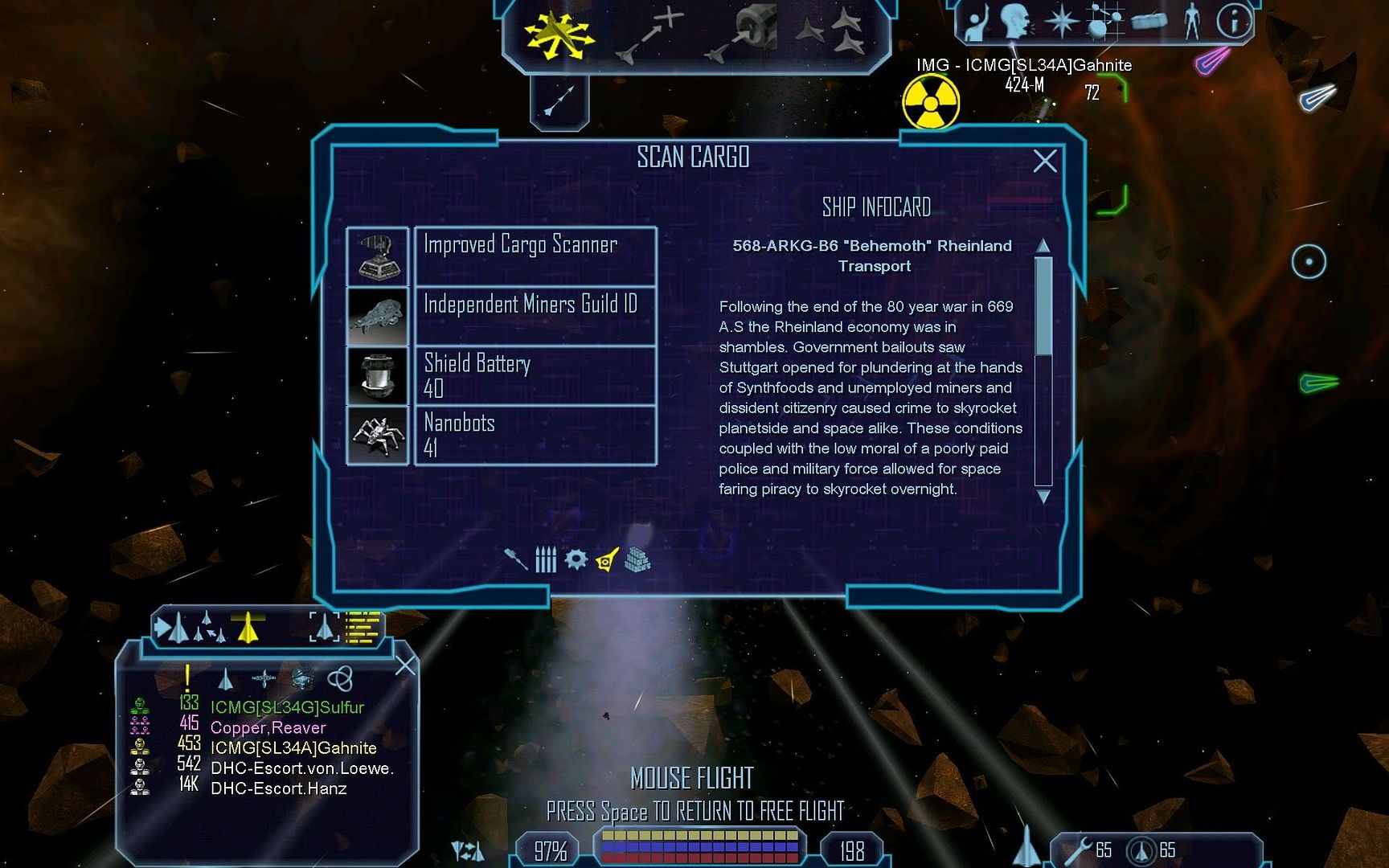The width and height of the screenshot is (1389, 868).
Task: Open the formation maneuver icon
Action: tap(832, 32)
